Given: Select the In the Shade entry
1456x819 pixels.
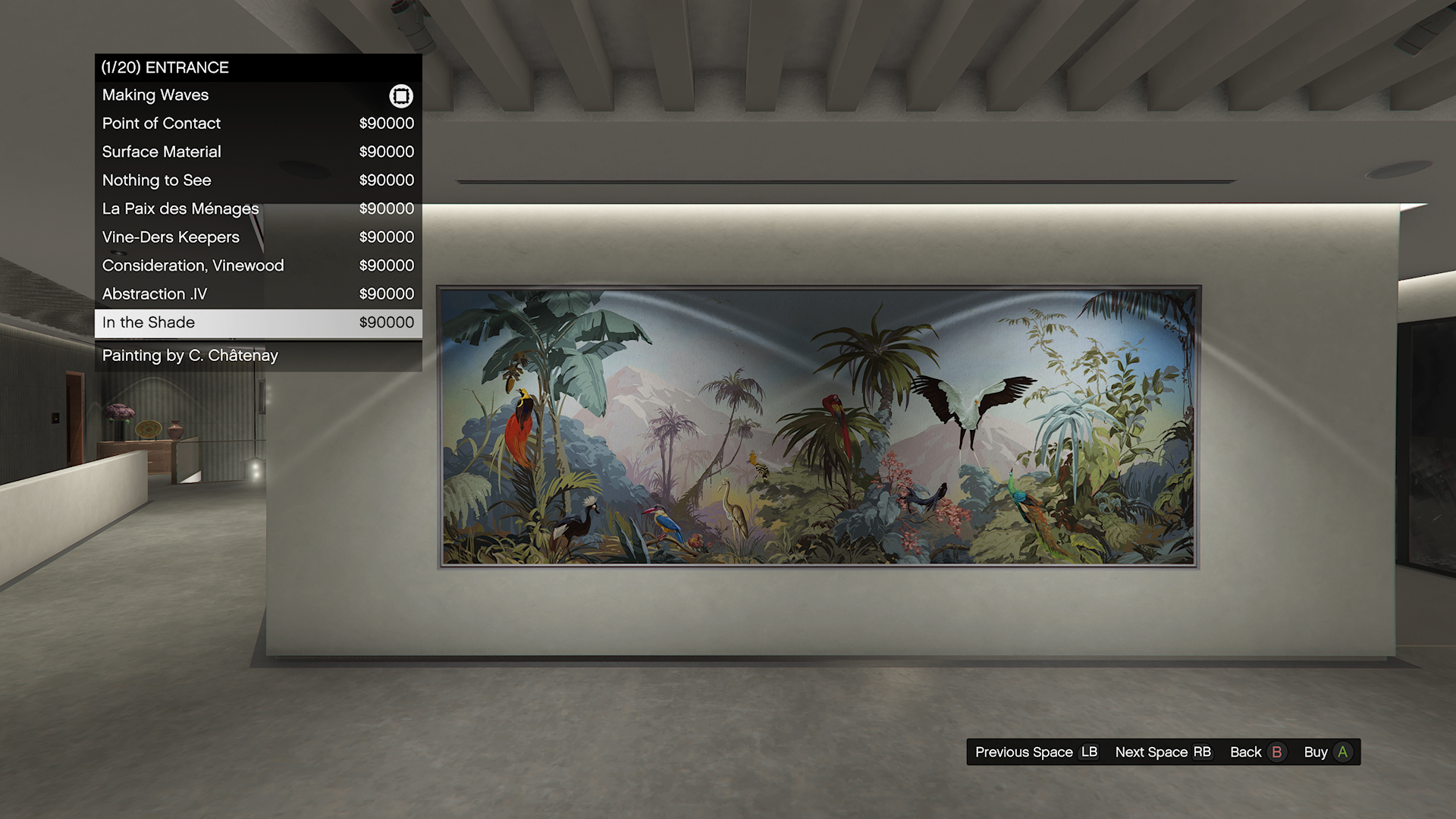Looking at the screenshot, I should tap(258, 322).
